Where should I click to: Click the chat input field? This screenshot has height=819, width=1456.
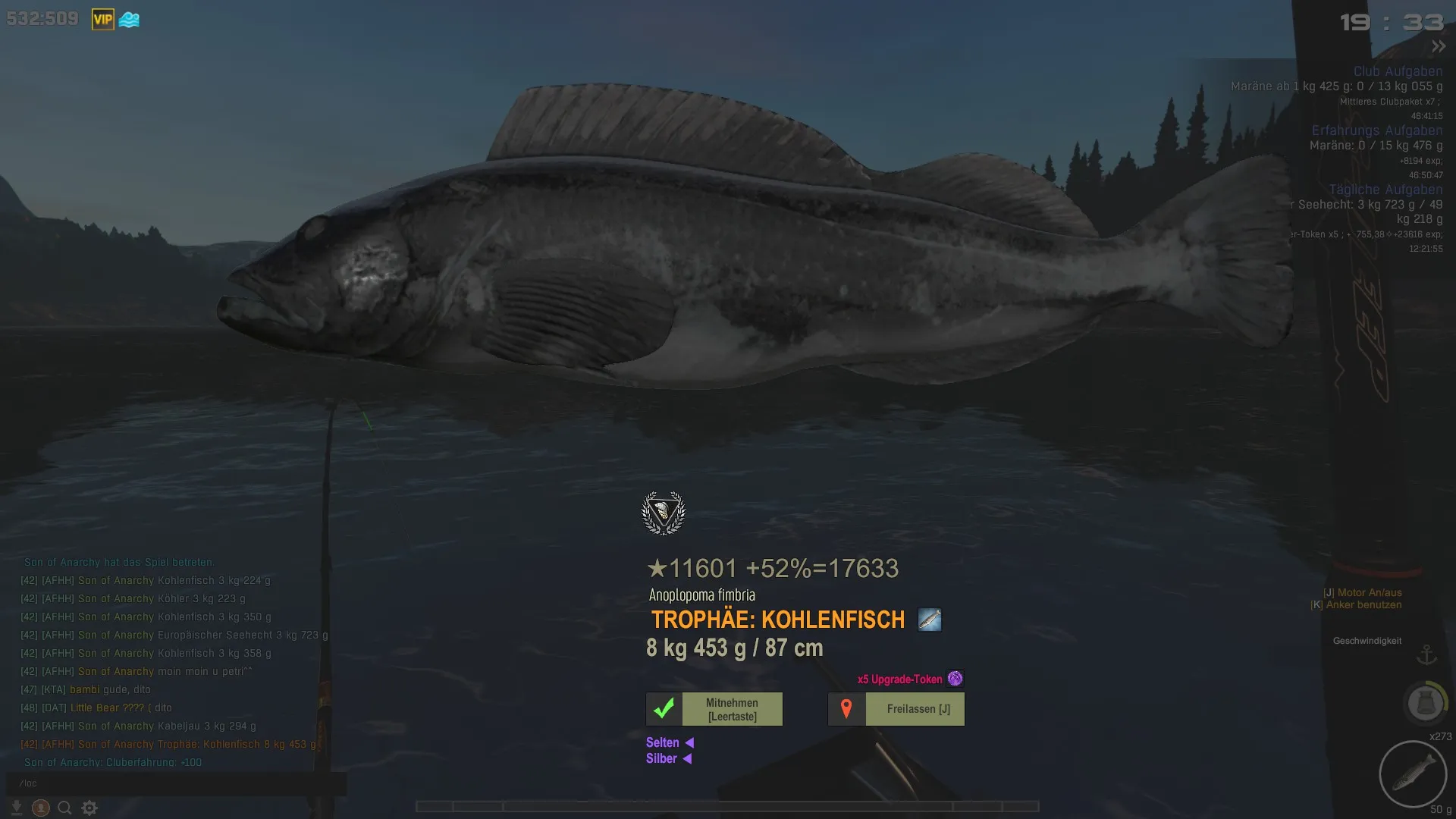(x=176, y=783)
